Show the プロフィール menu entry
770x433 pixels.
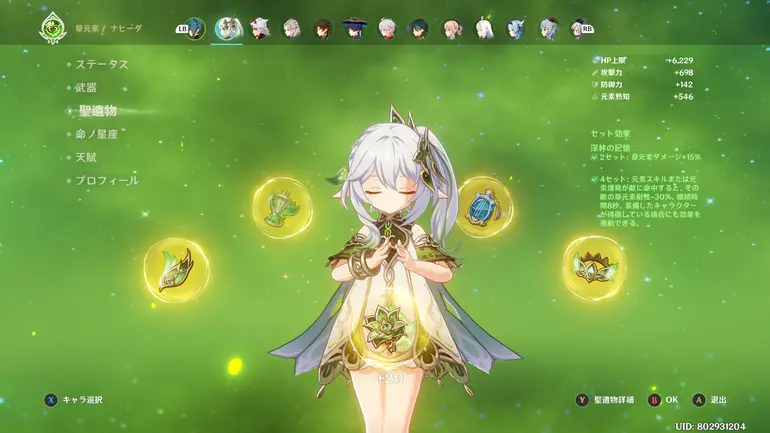(107, 181)
